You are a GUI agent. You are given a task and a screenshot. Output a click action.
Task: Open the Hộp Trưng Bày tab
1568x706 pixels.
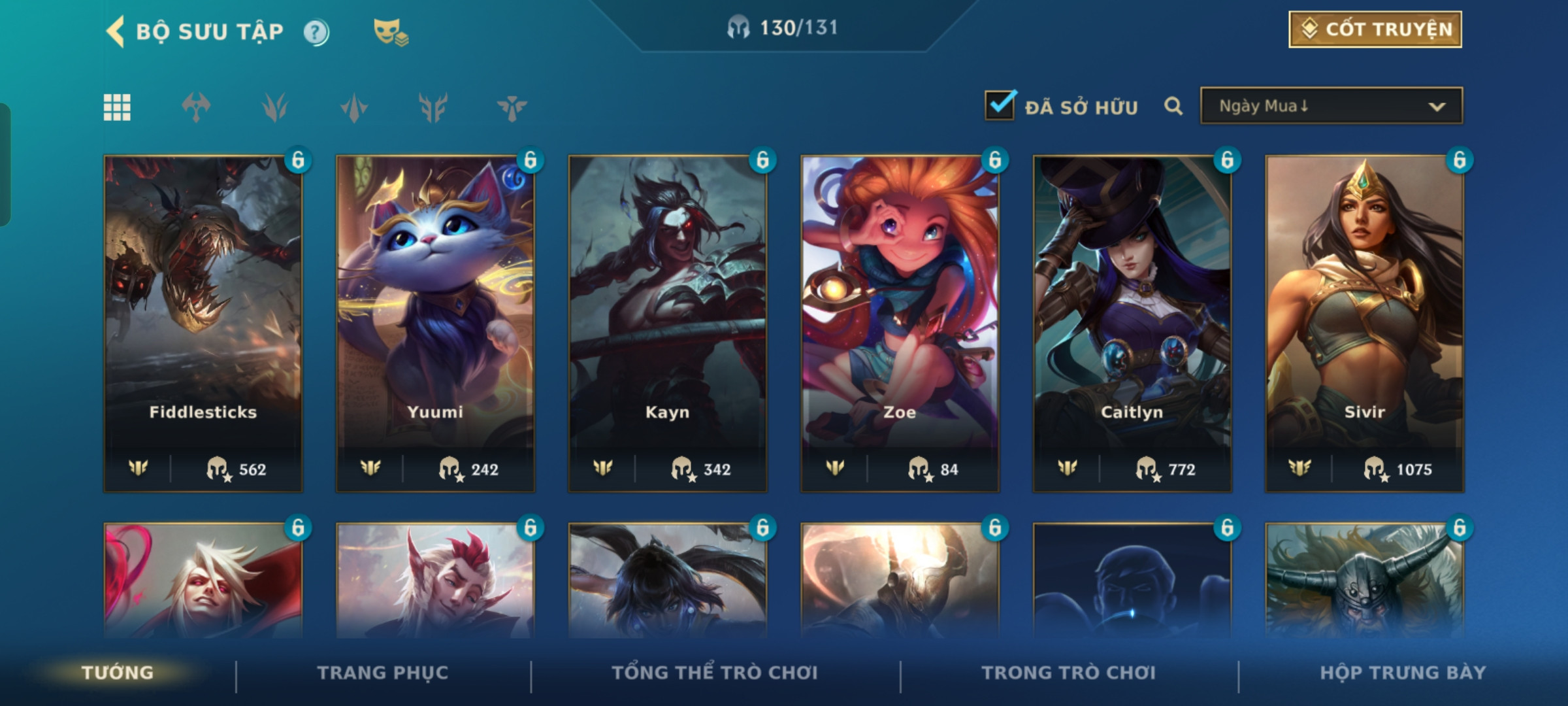(x=1403, y=673)
